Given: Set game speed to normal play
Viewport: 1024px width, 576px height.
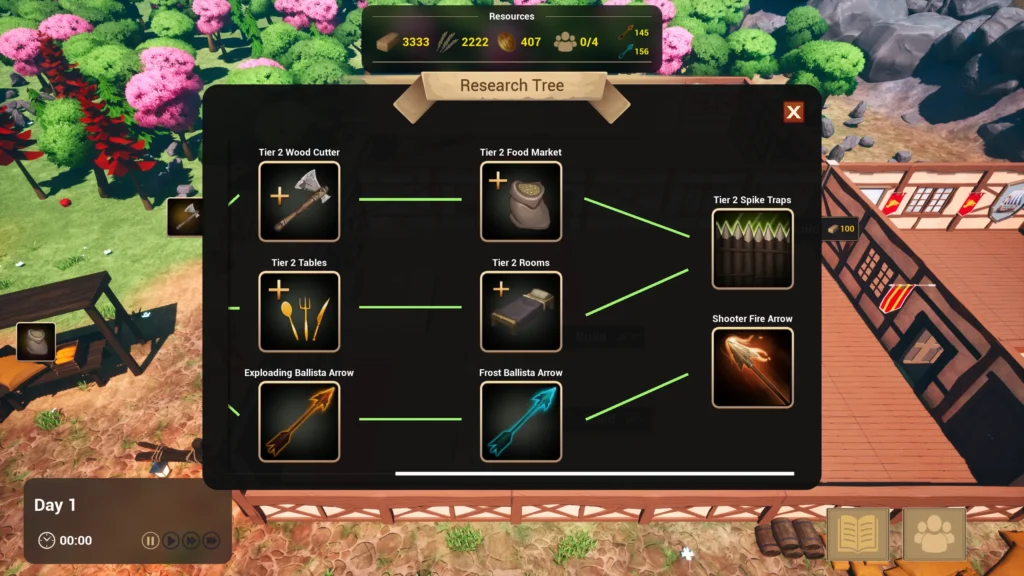Looking at the screenshot, I should pyautogui.click(x=171, y=541).
